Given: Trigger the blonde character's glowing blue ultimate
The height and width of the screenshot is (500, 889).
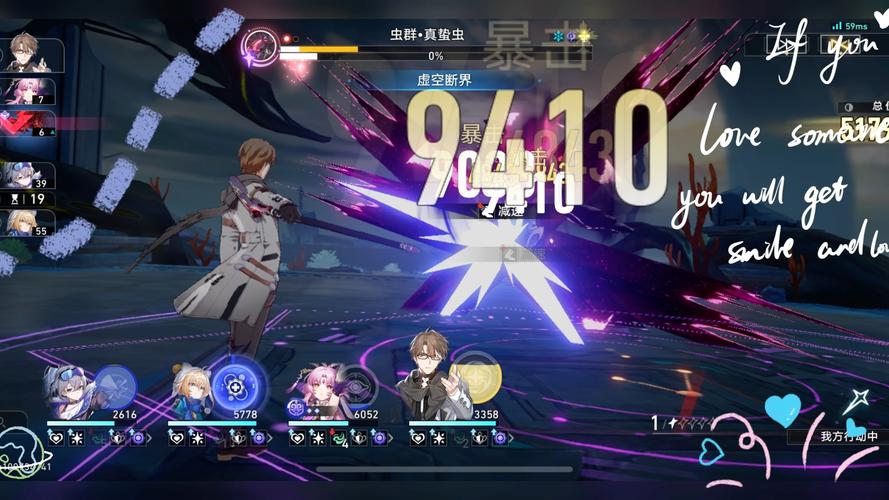Looking at the screenshot, I should [x=236, y=385].
